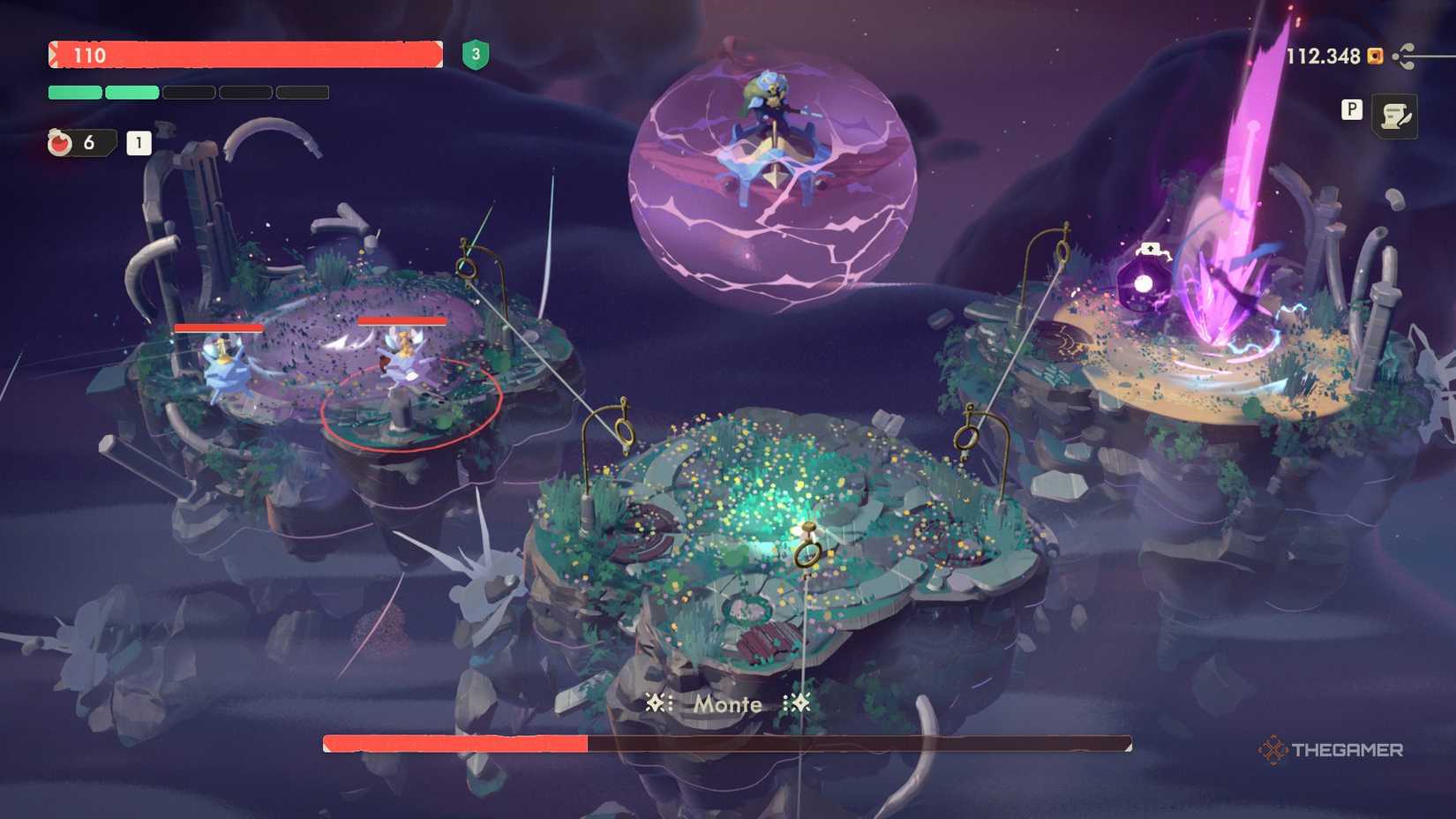The width and height of the screenshot is (1456, 819).
Task: Click the right sparkle icon next to Monte
Action: coord(799,704)
